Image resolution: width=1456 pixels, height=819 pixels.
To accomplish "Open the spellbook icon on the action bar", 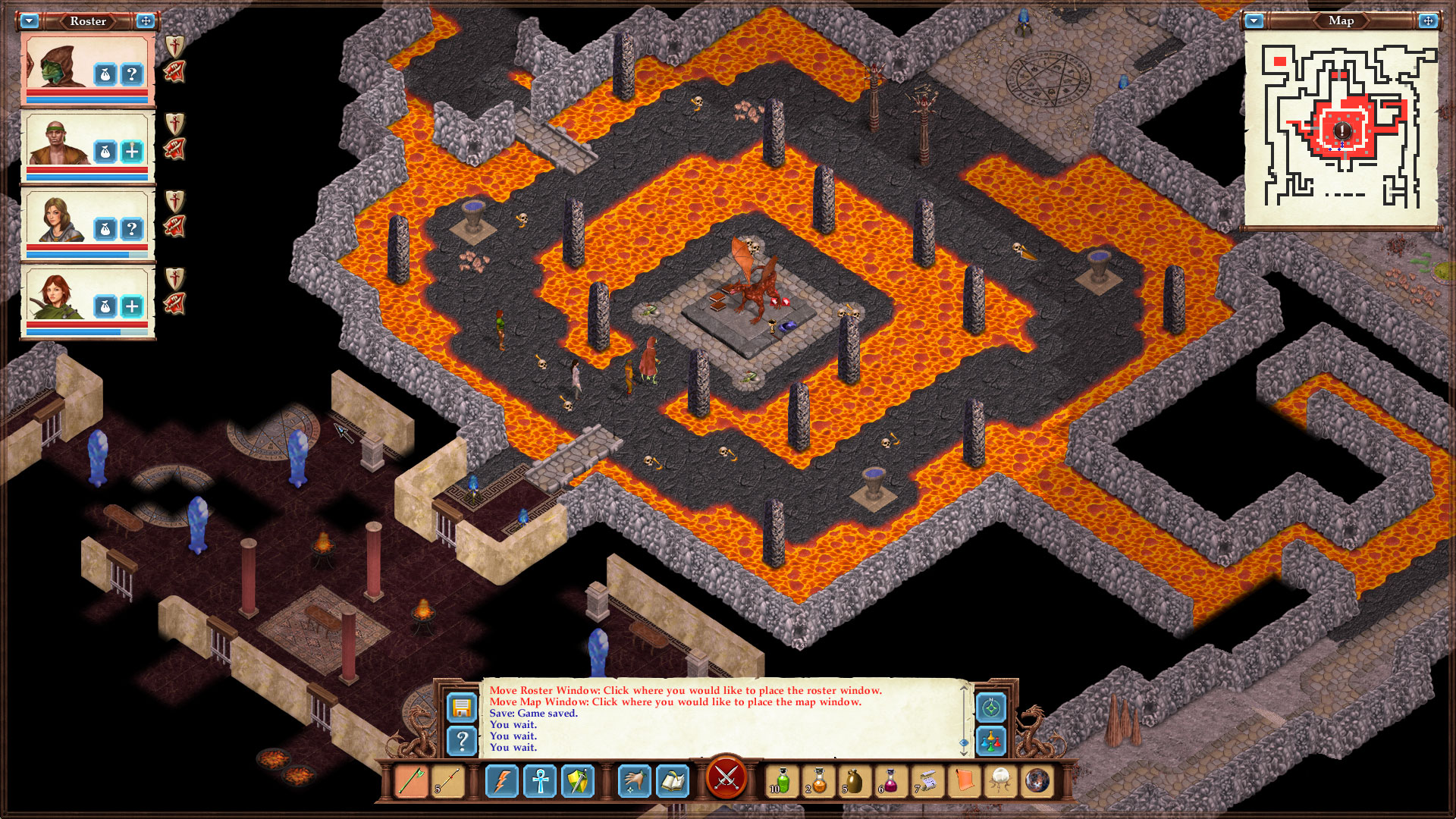I will tap(673, 781).
